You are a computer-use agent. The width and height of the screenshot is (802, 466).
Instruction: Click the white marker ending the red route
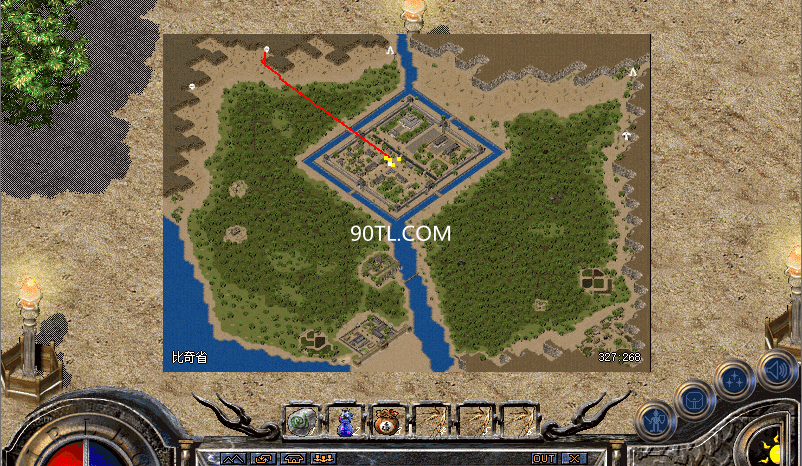266,49
